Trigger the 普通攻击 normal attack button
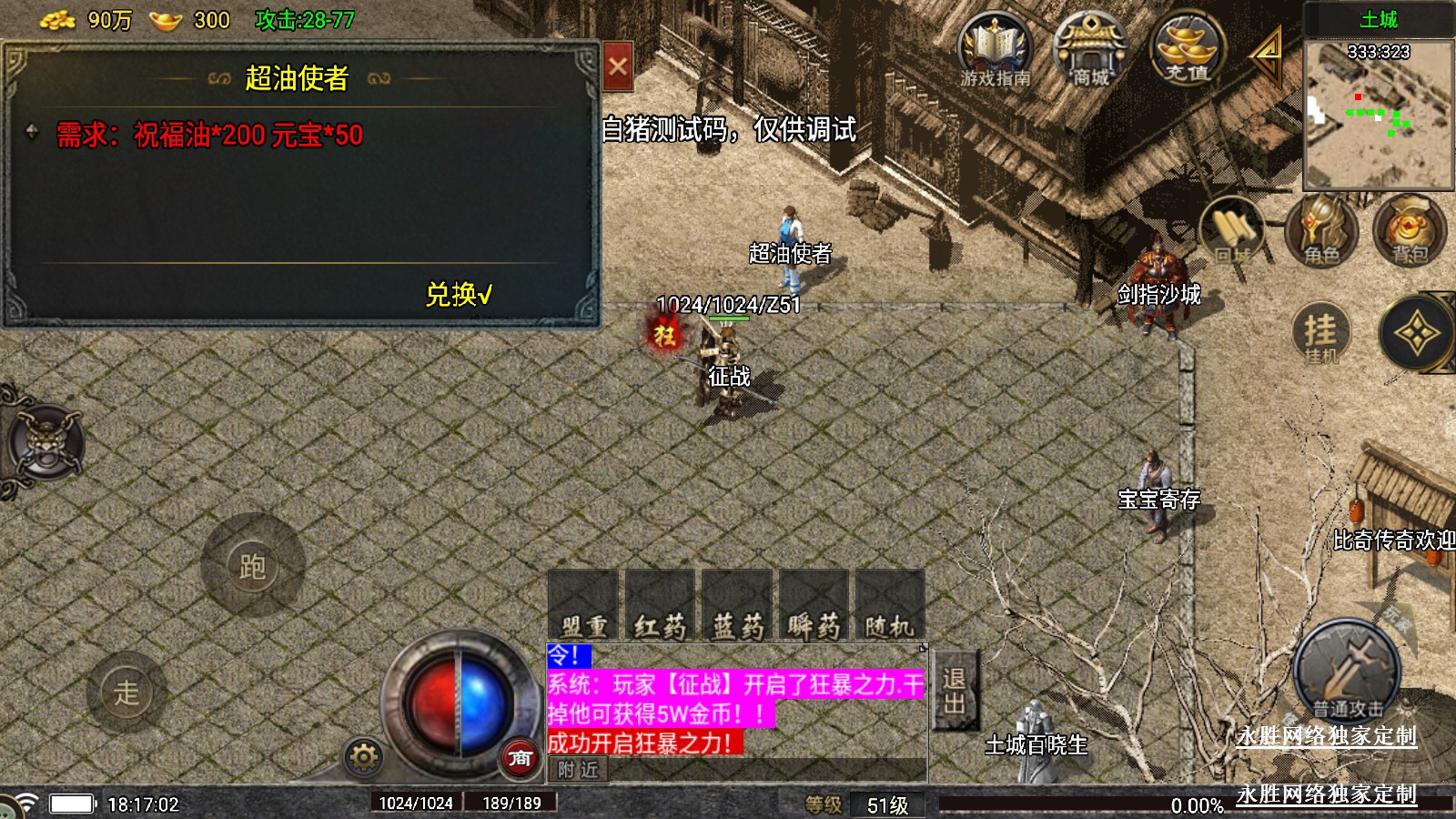This screenshot has height=819, width=1456. tap(1347, 675)
